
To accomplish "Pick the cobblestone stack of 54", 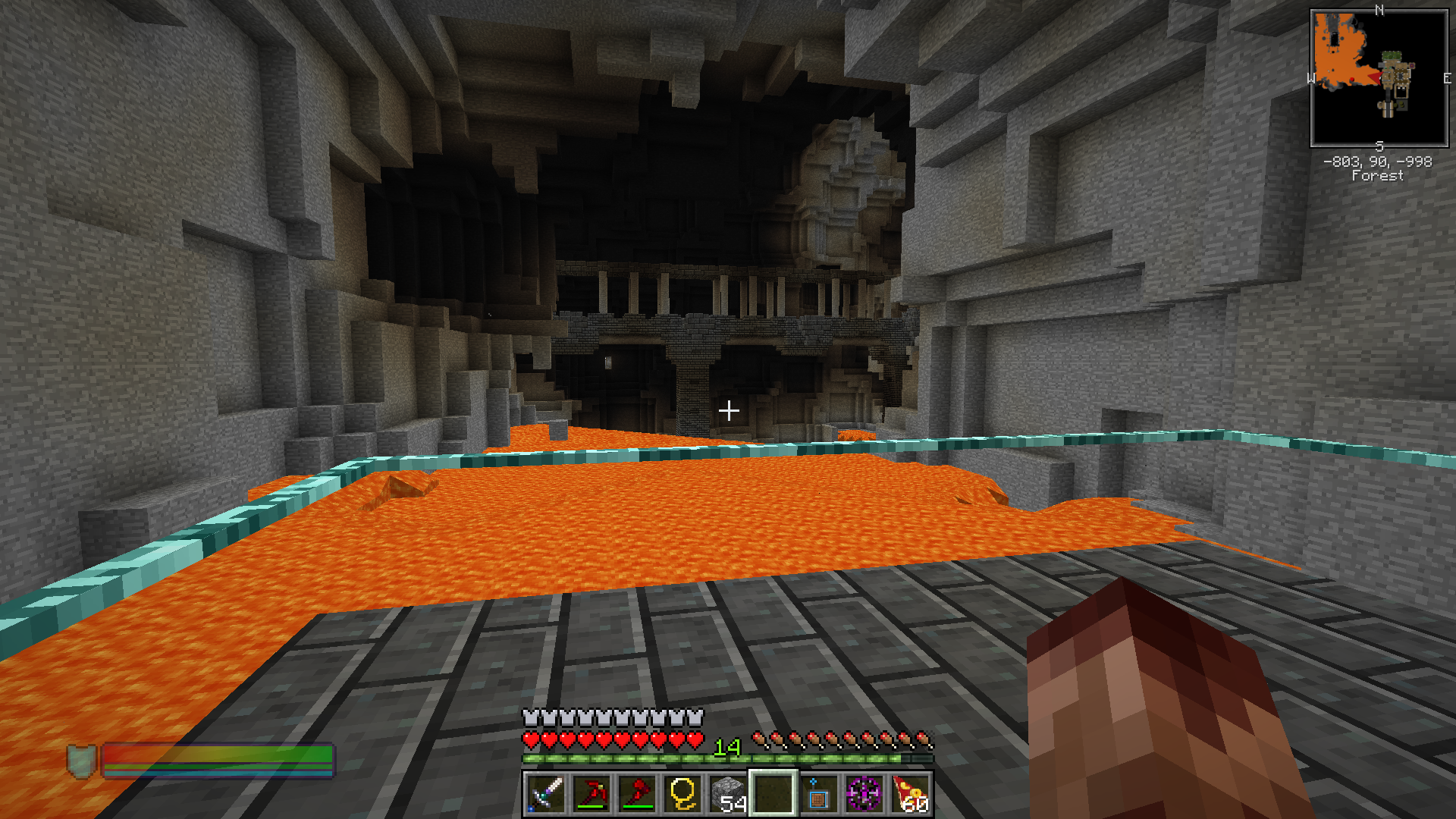I will (x=727, y=794).
